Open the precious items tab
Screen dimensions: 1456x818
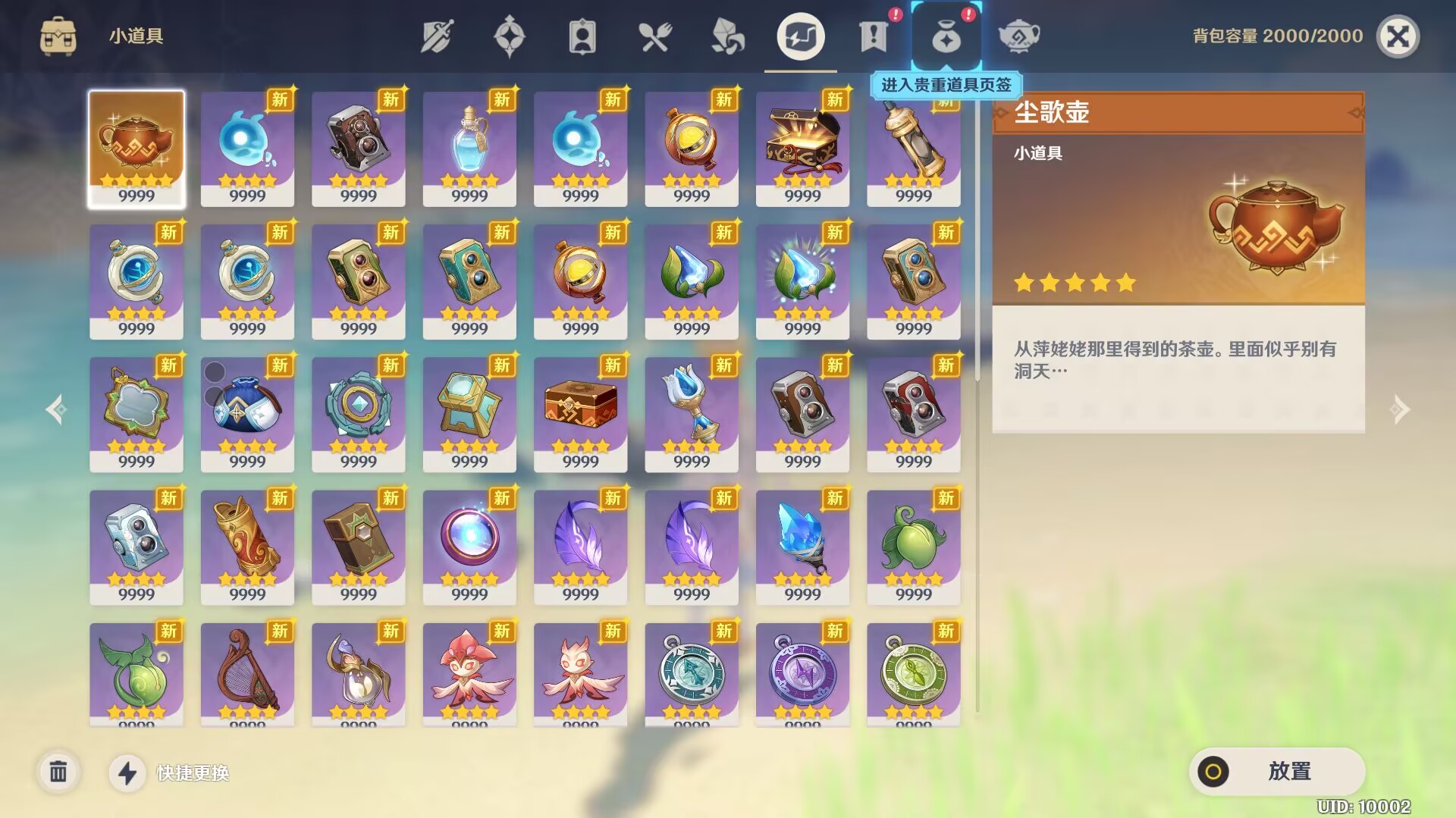(946, 36)
